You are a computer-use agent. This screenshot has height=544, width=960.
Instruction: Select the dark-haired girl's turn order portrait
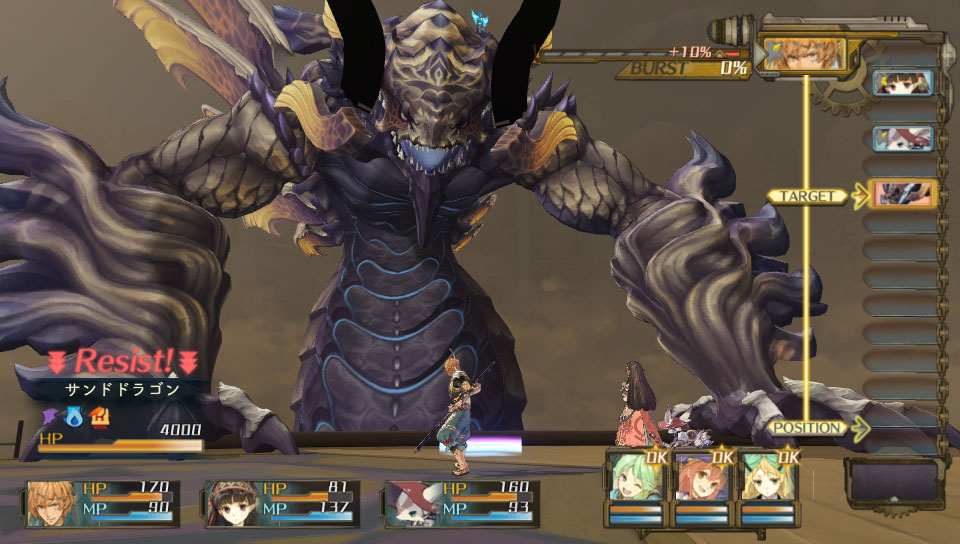(x=903, y=82)
